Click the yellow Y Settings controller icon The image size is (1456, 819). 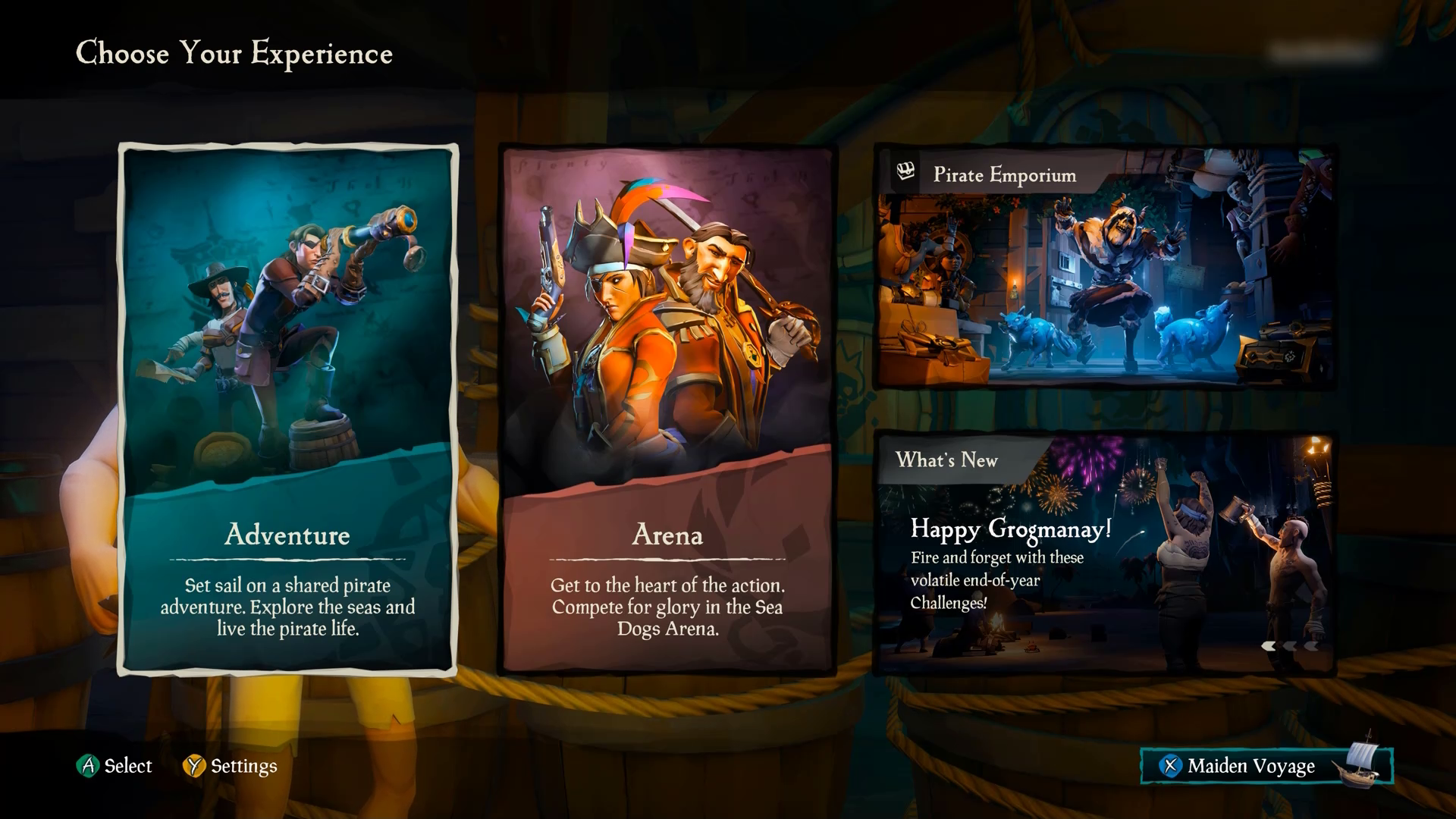point(196,766)
